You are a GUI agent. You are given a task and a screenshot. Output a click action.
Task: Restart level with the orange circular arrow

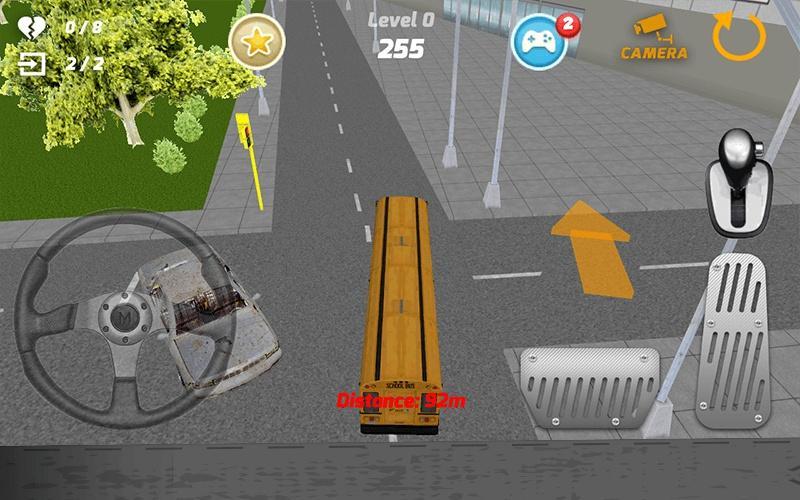(739, 37)
